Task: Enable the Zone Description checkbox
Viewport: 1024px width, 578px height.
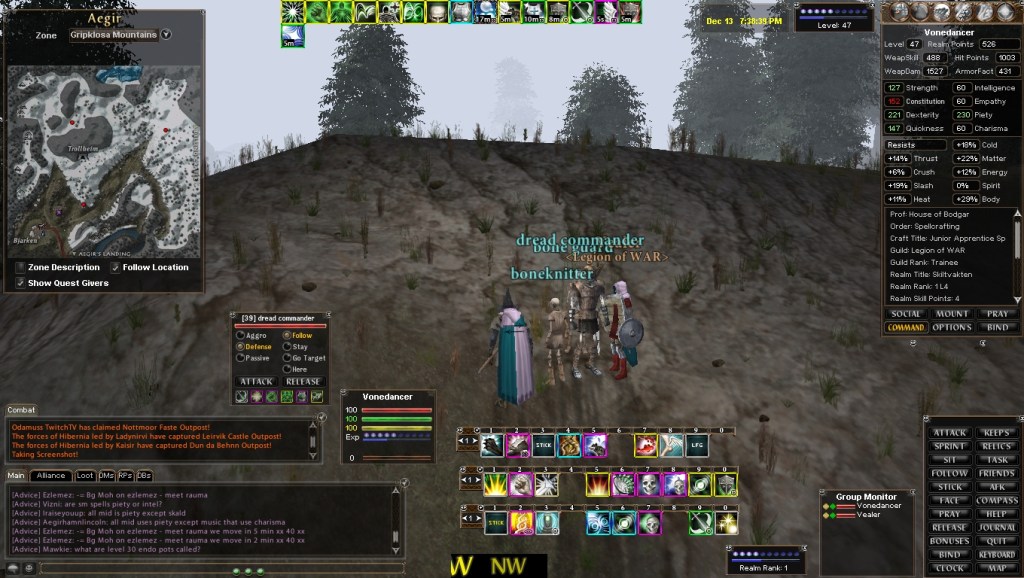Action: [22, 267]
